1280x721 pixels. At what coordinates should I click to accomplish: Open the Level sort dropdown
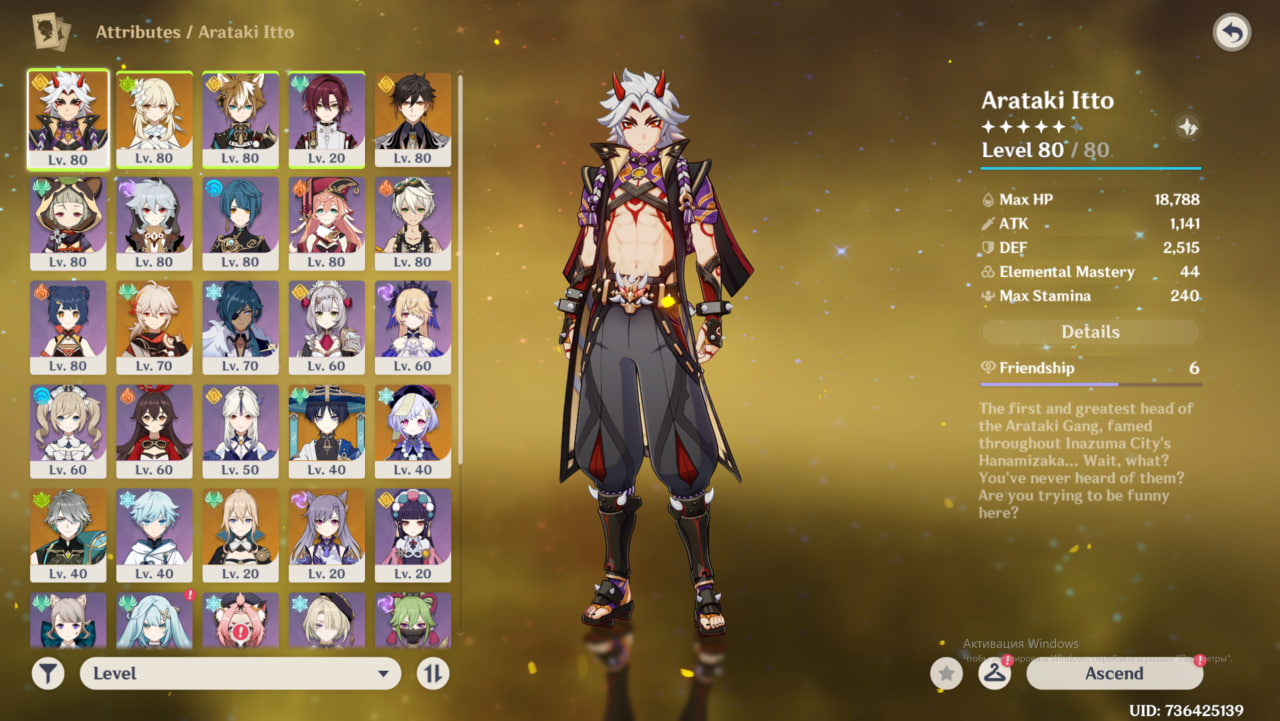(240, 673)
